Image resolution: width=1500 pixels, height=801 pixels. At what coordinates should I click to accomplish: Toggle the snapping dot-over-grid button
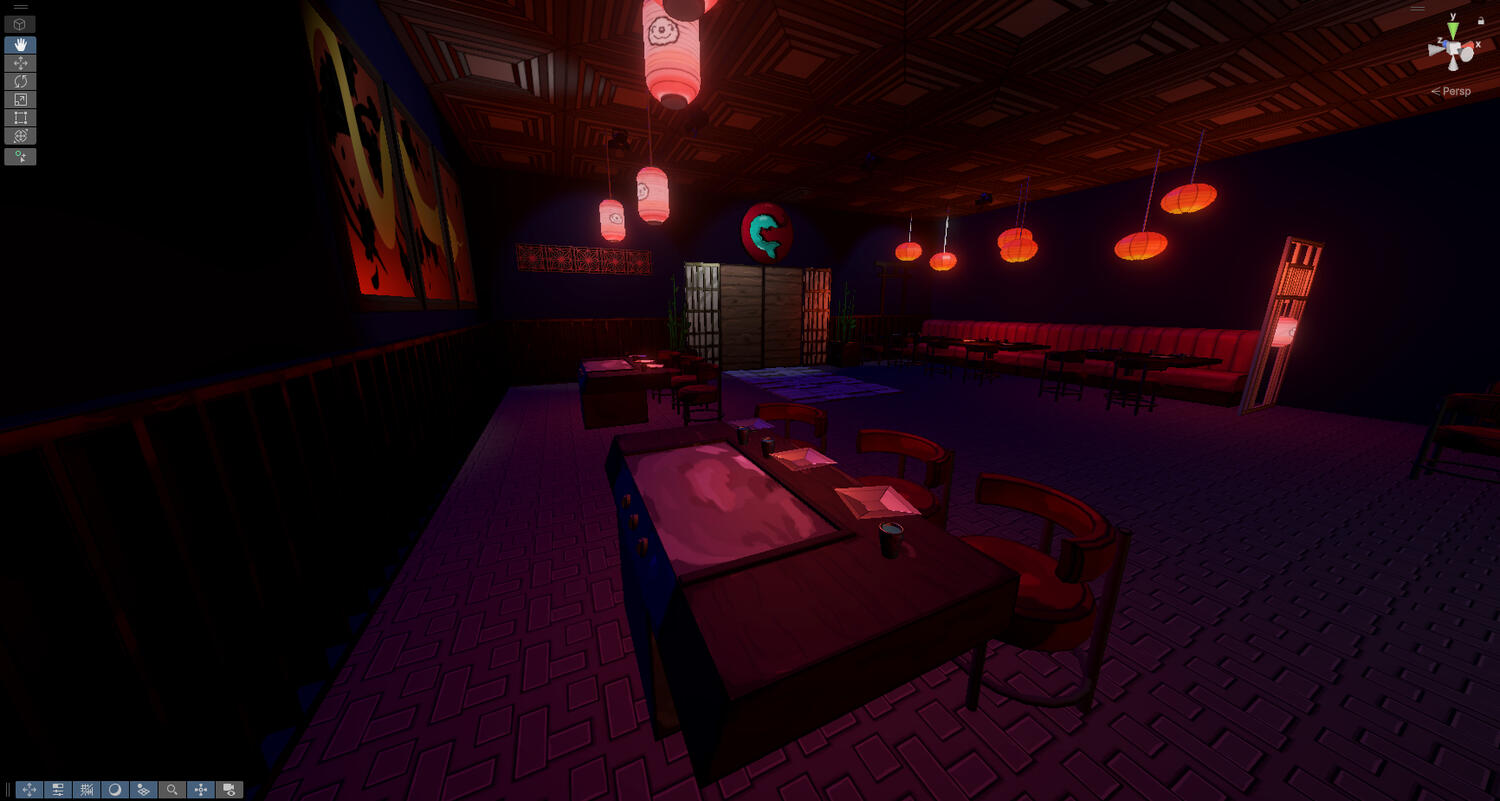143,789
